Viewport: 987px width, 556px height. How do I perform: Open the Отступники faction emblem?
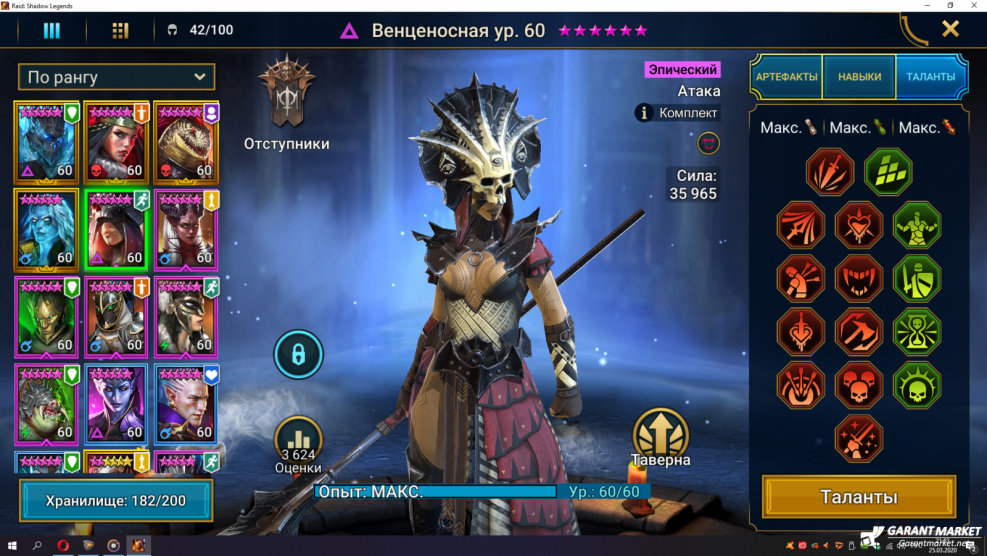(286, 95)
